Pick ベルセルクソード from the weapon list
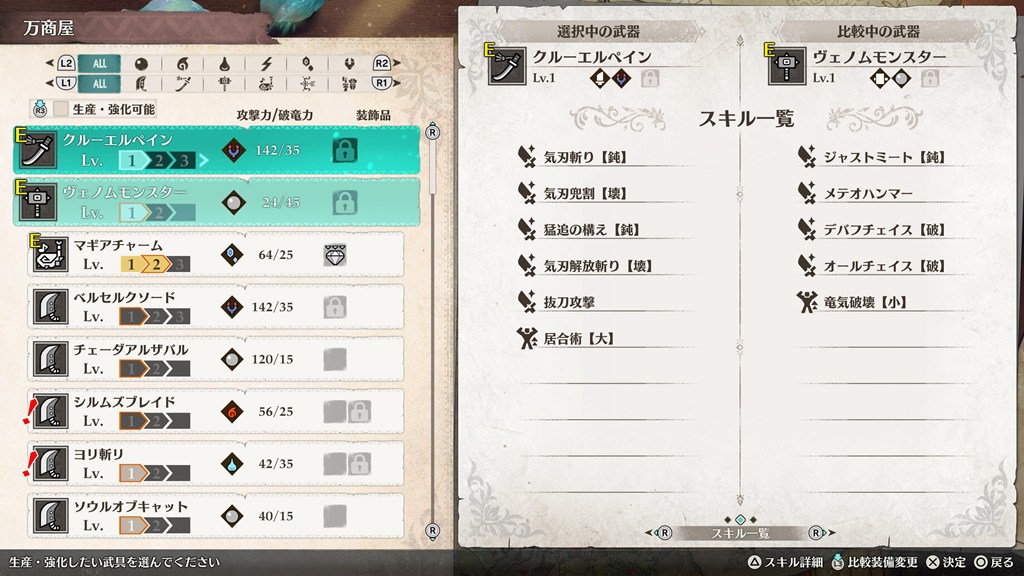This screenshot has width=1024, height=576. click(x=216, y=307)
